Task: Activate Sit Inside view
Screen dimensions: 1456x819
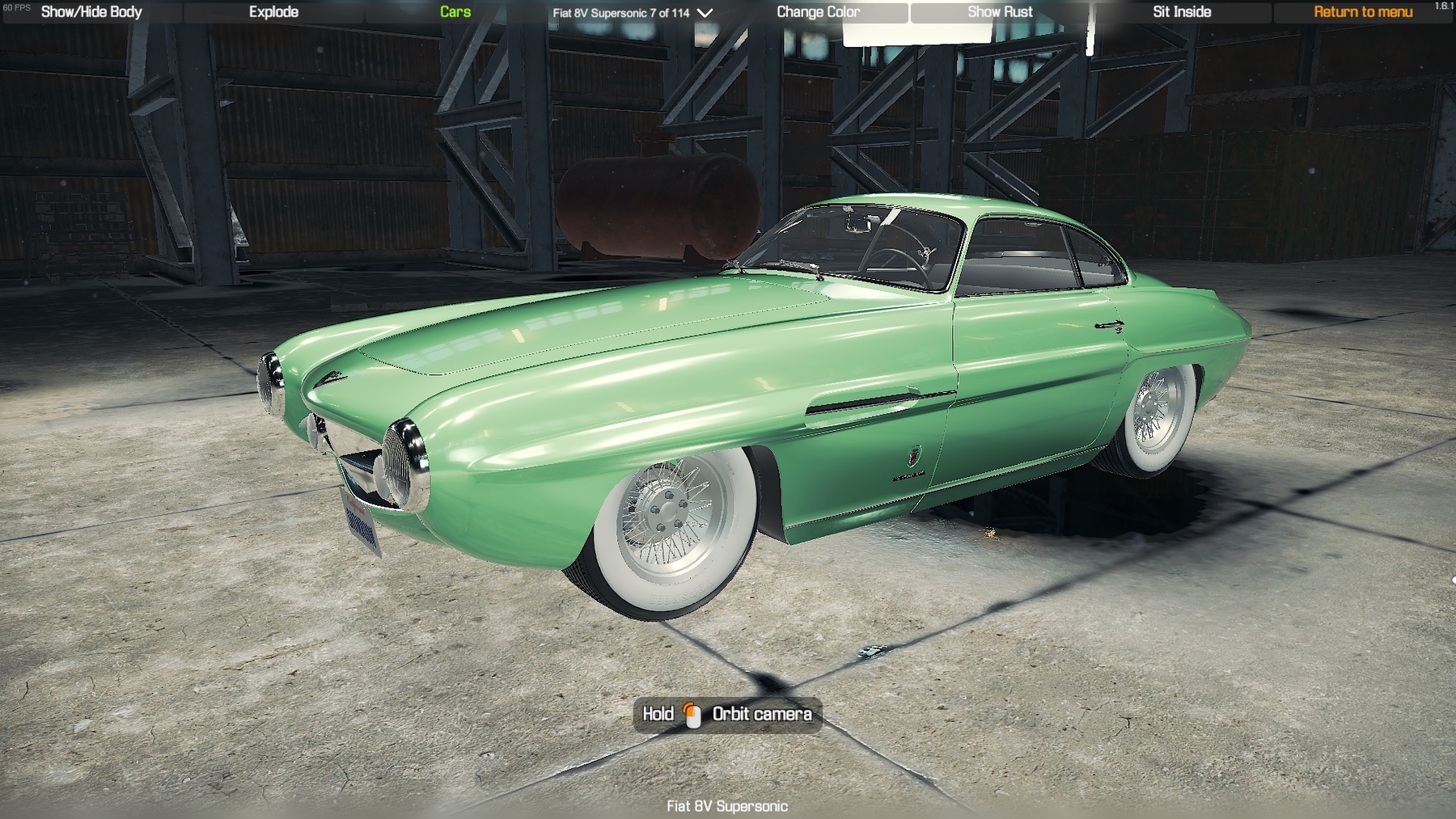Action: 1182,12
